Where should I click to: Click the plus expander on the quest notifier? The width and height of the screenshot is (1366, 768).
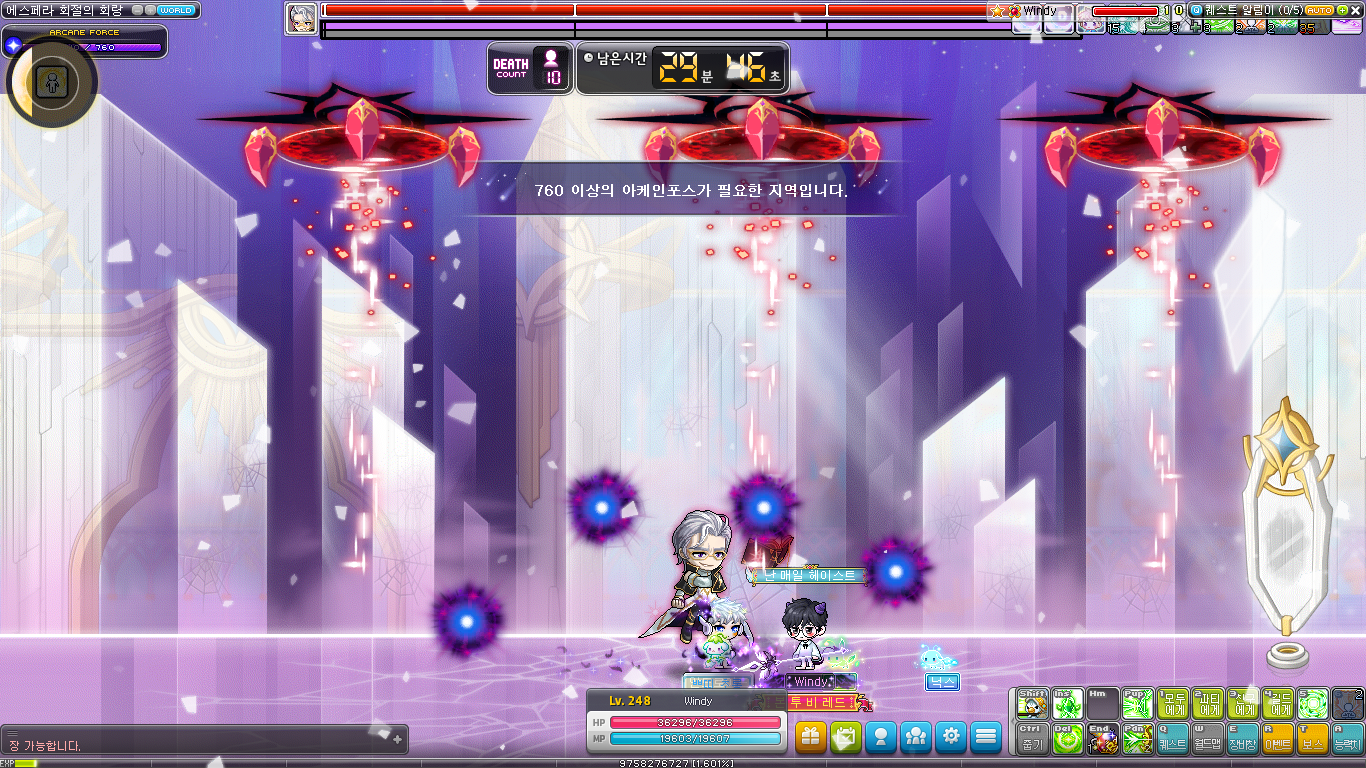coord(1343,10)
